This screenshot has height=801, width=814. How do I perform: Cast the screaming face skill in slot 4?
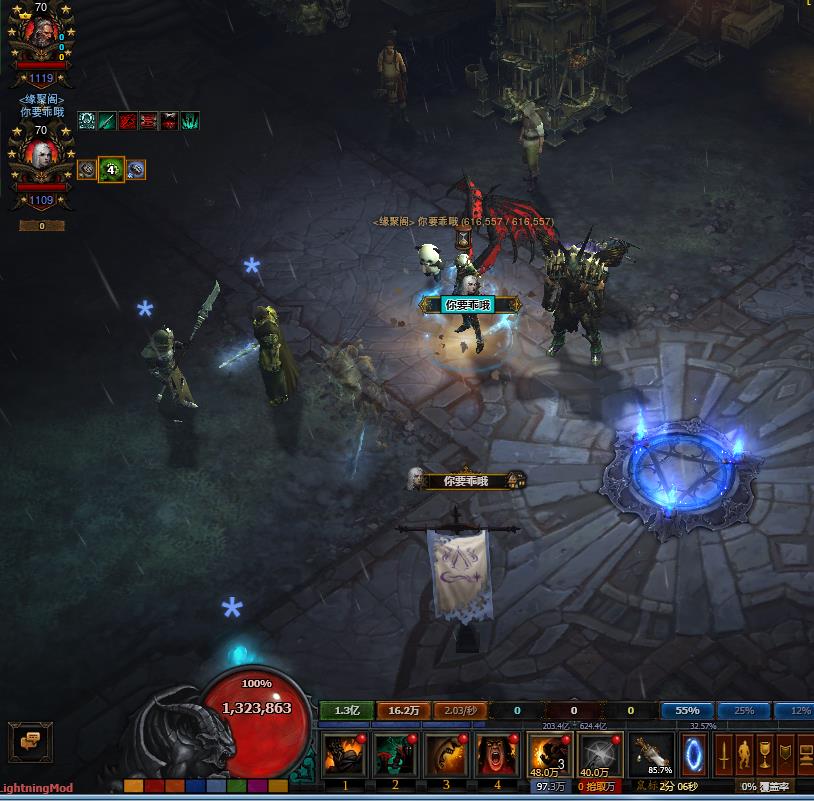click(497, 754)
